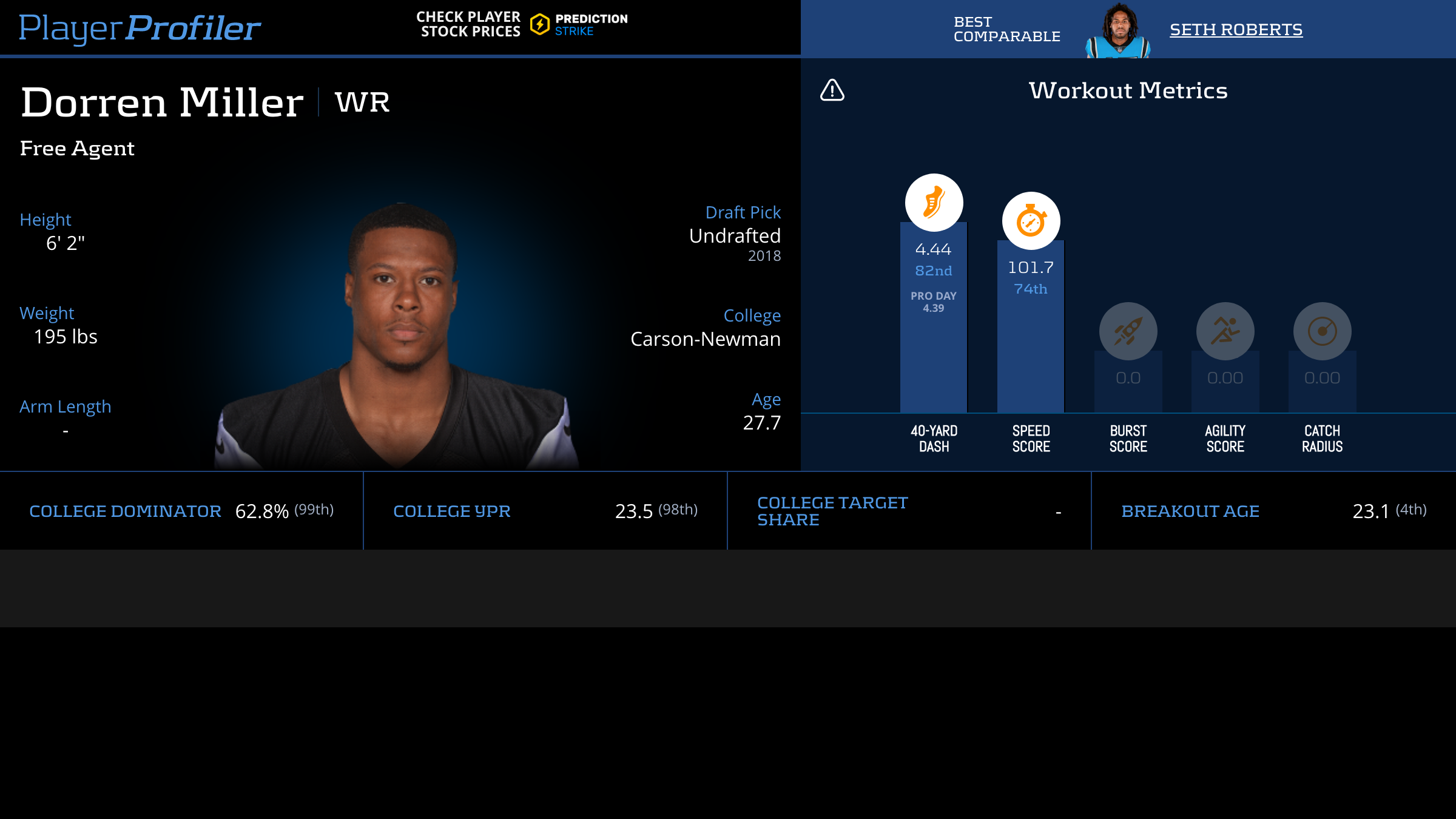Select the Agility Score runner icon

1225,331
